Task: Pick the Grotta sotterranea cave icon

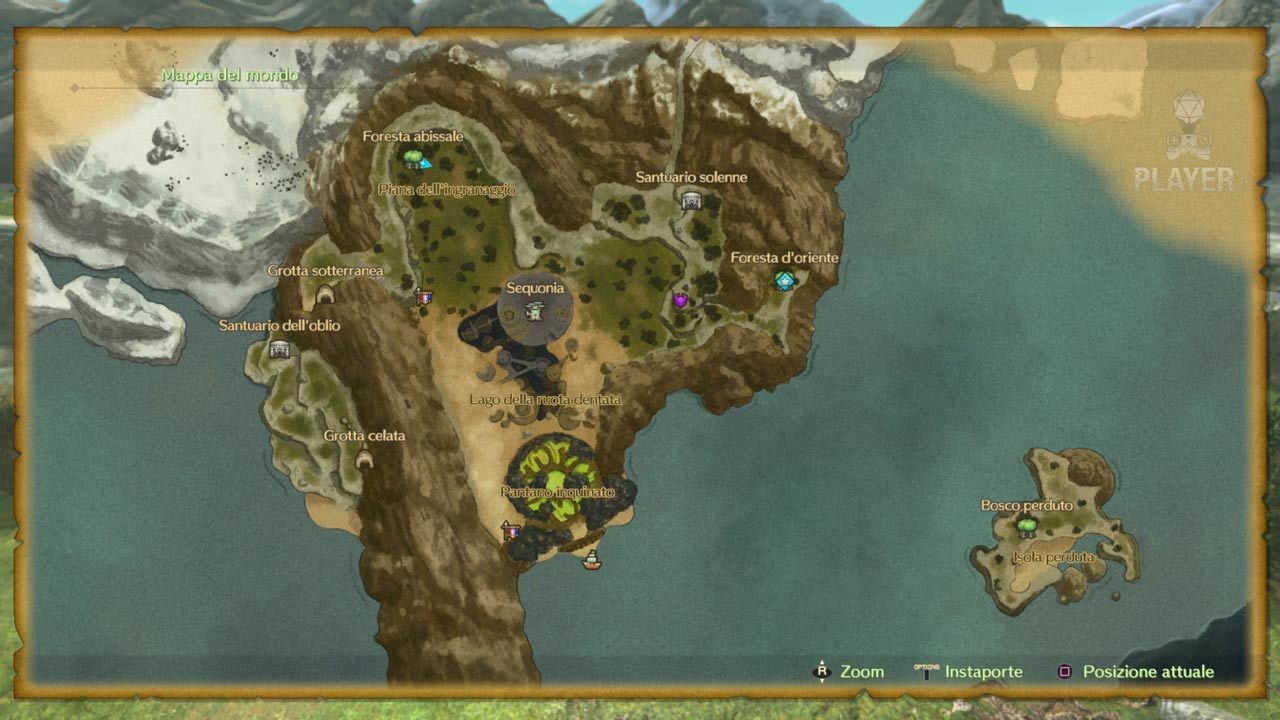Action: [x=325, y=294]
